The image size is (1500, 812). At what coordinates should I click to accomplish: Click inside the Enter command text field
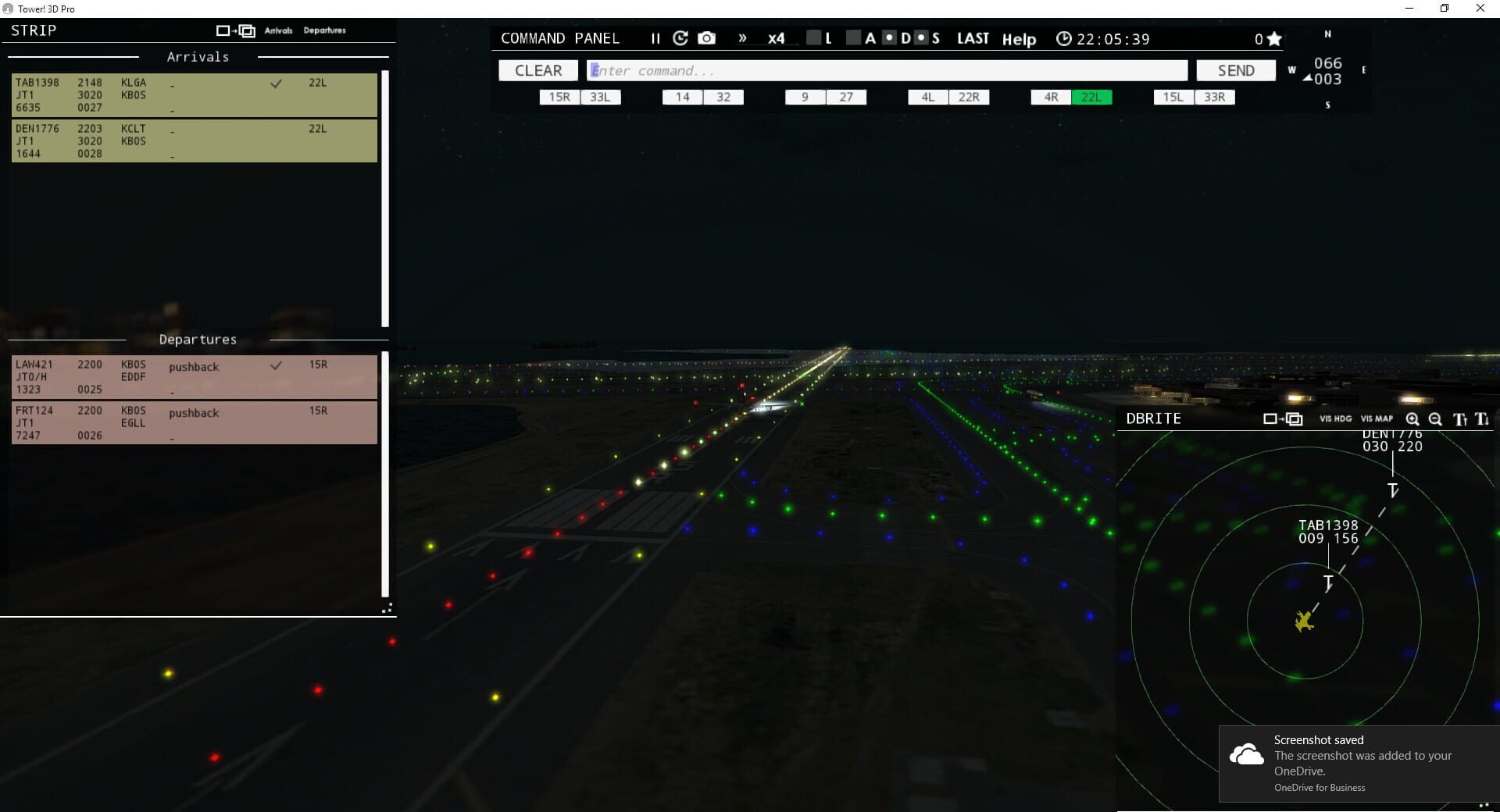[887, 70]
